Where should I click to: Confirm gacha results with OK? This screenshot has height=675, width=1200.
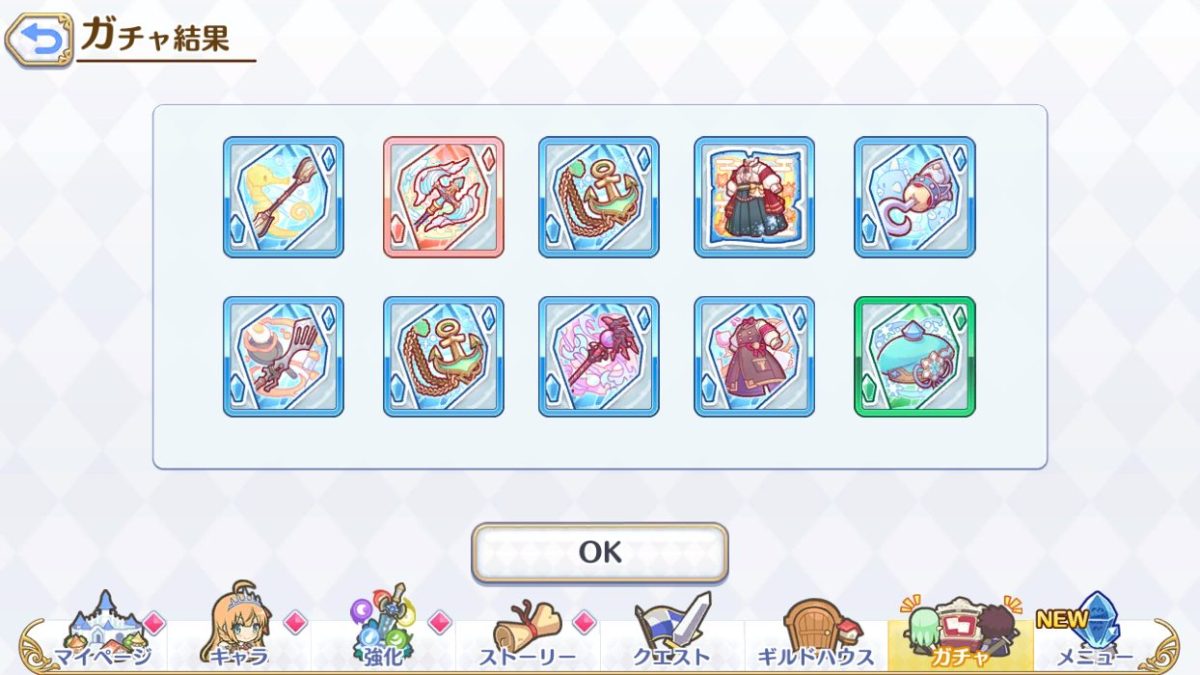[600, 552]
